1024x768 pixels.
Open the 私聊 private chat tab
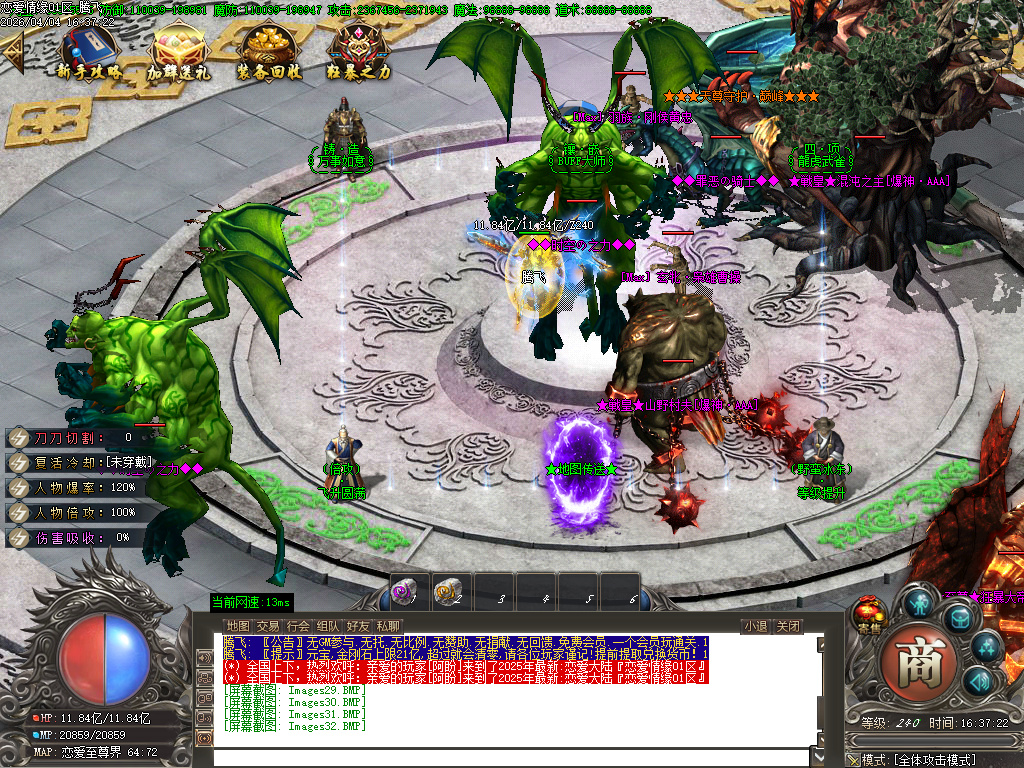(388, 627)
